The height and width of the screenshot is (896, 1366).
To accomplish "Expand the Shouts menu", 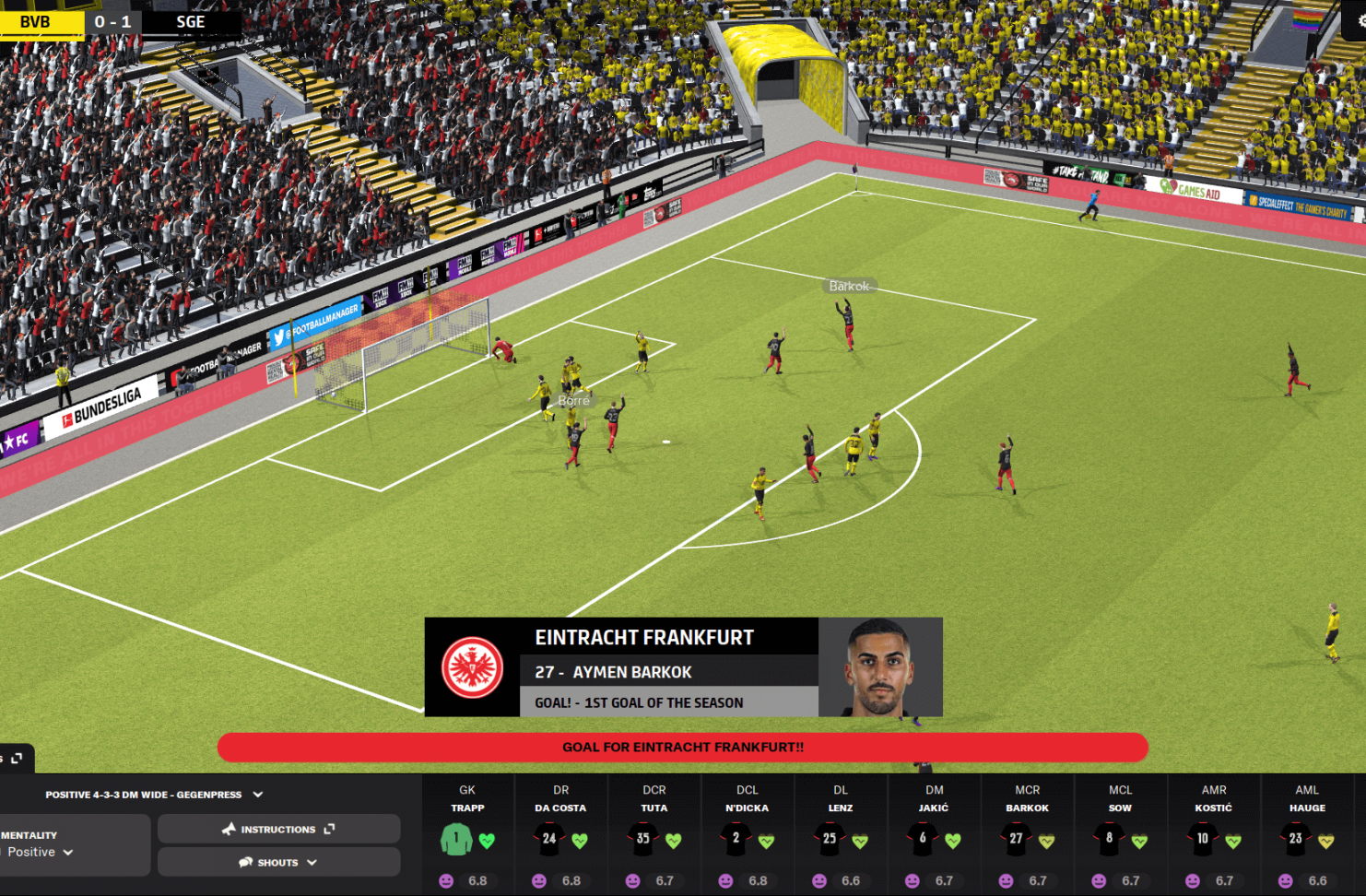I will [278, 863].
